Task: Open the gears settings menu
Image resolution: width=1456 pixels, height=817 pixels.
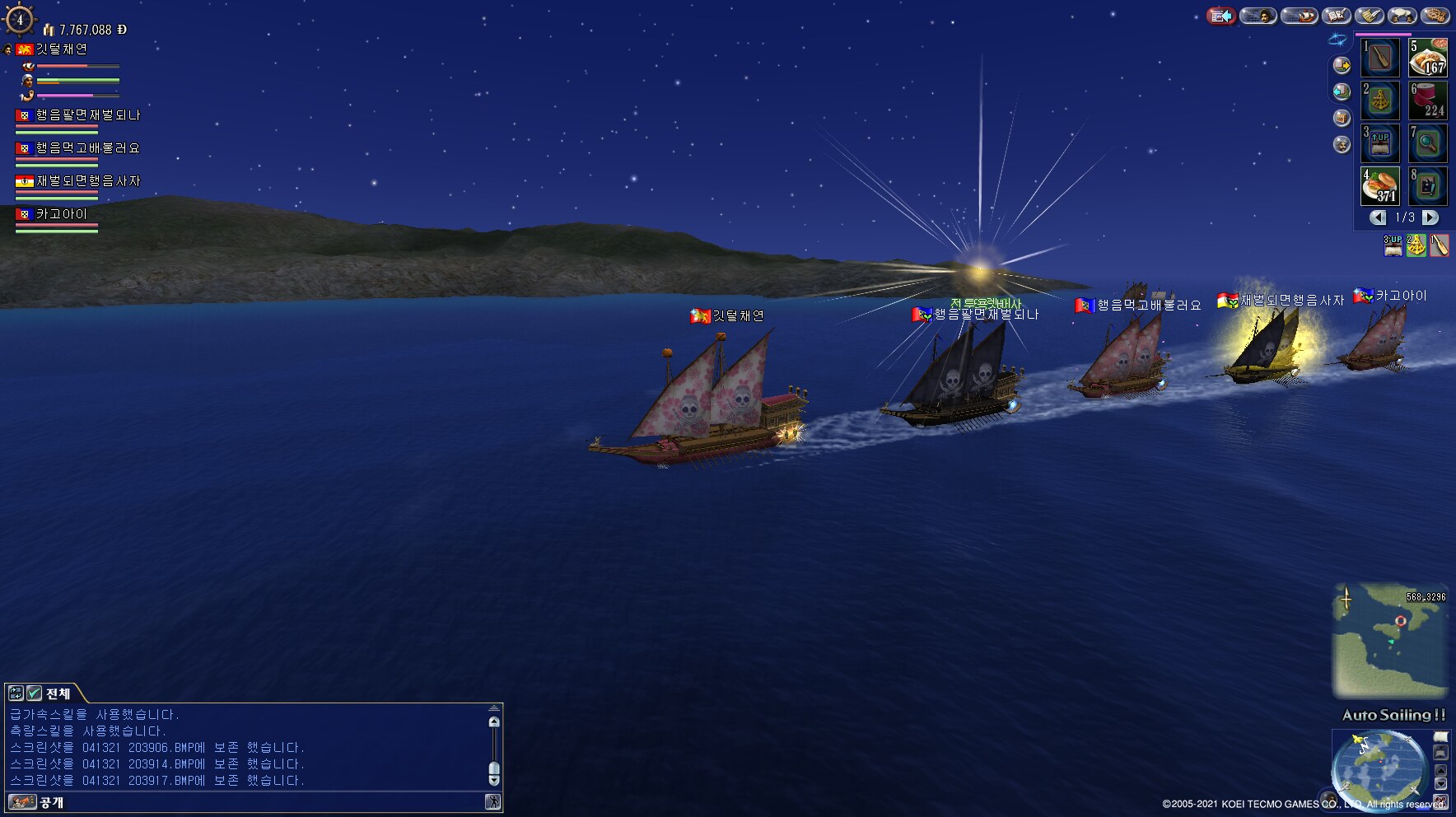Action: pyautogui.click(x=1435, y=16)
